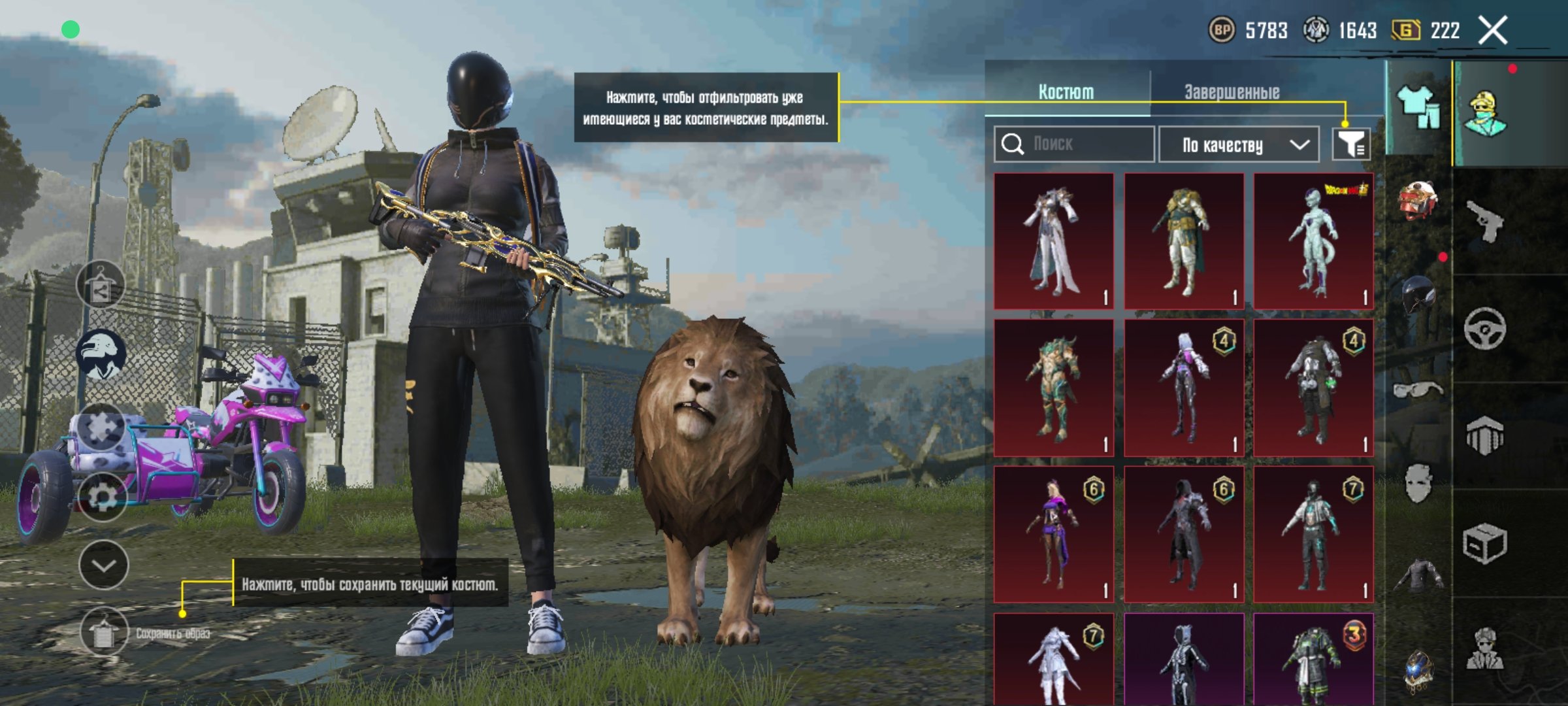The width and height of the screenshot is (1568, 706).
Task: Select the green caped armor costume
Action: [x=1183, y=241]
